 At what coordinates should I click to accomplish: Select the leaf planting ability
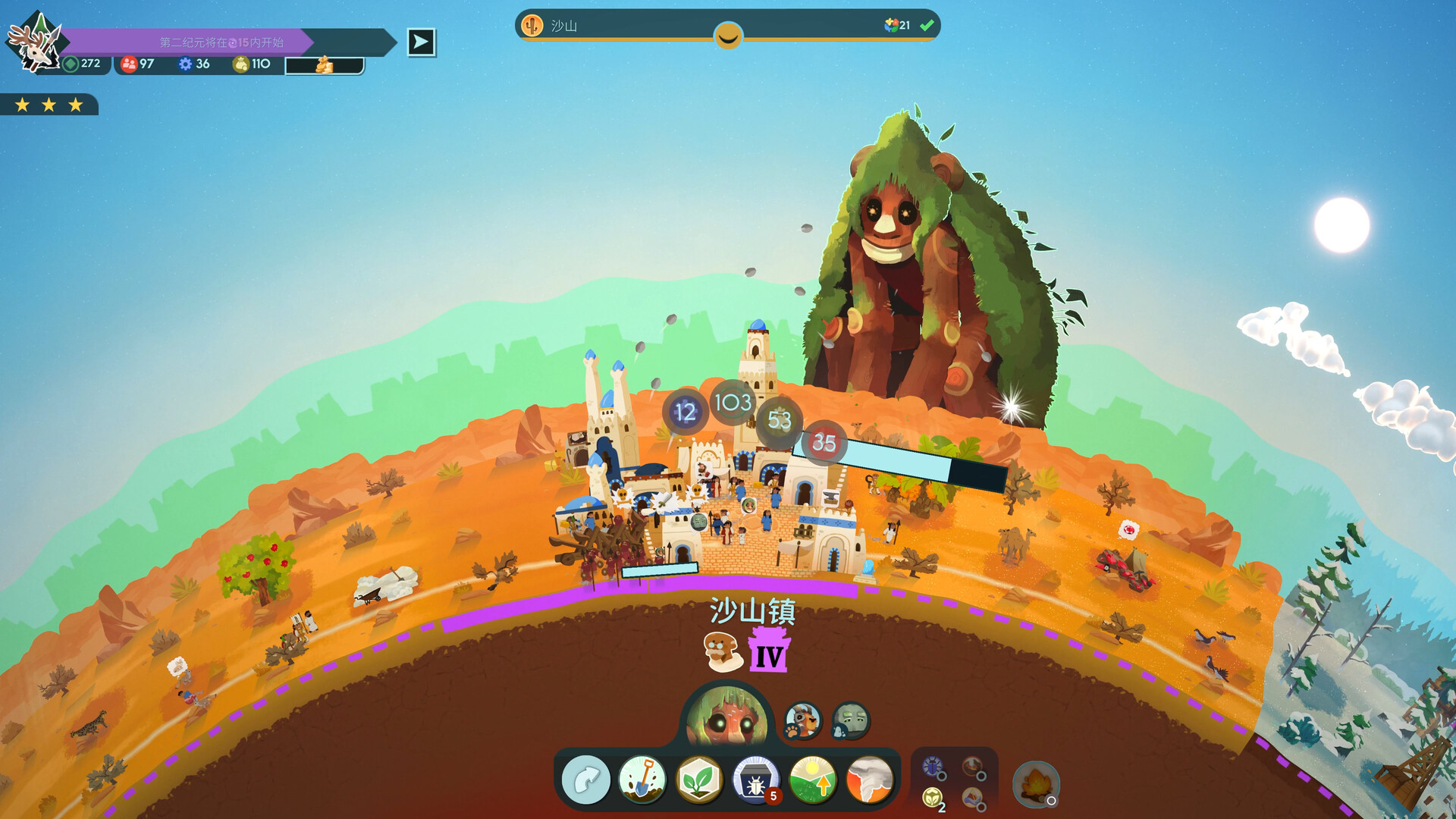point(698,780)
